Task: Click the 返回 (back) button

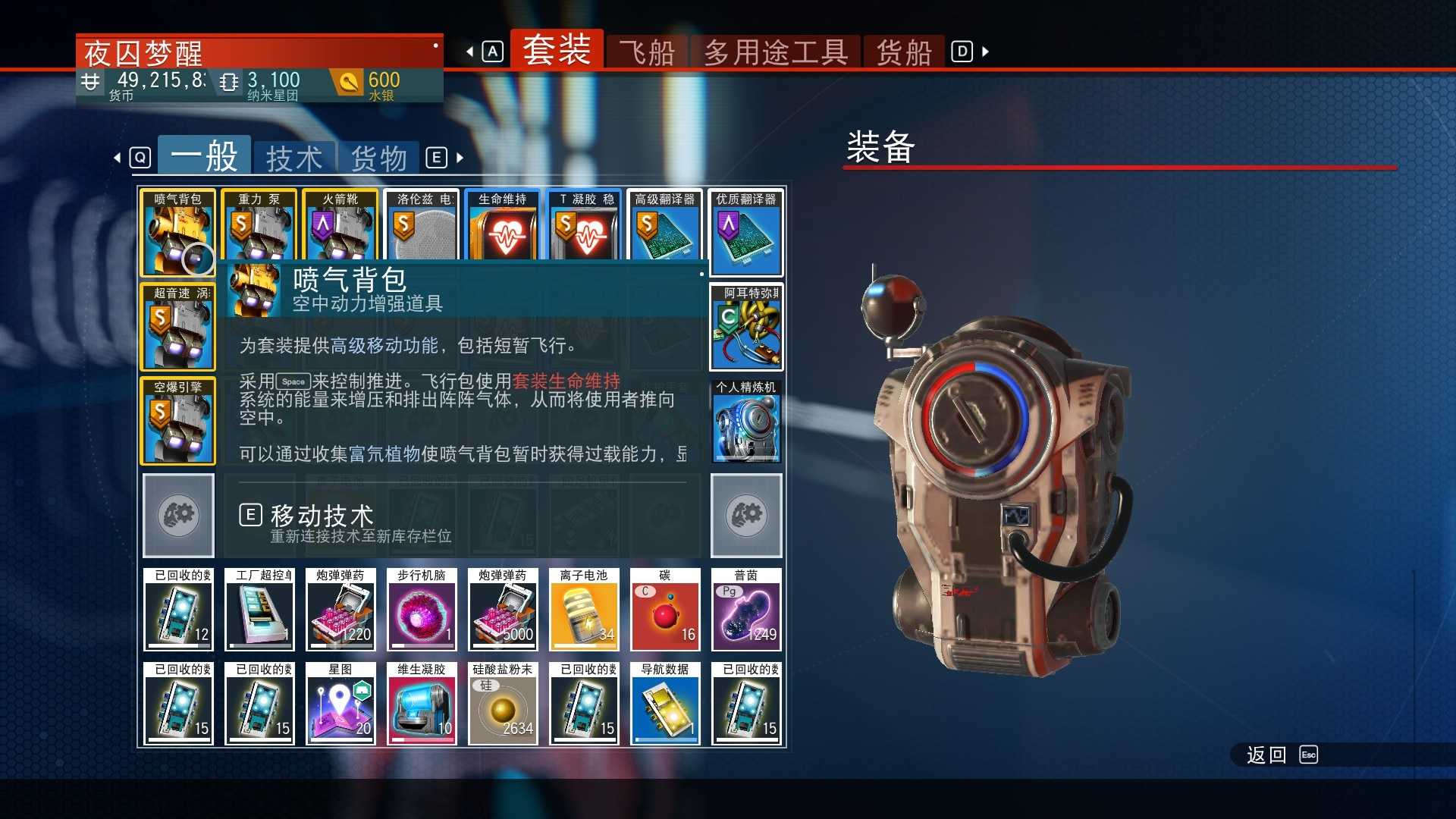Action: click(x=1265, y=755)
